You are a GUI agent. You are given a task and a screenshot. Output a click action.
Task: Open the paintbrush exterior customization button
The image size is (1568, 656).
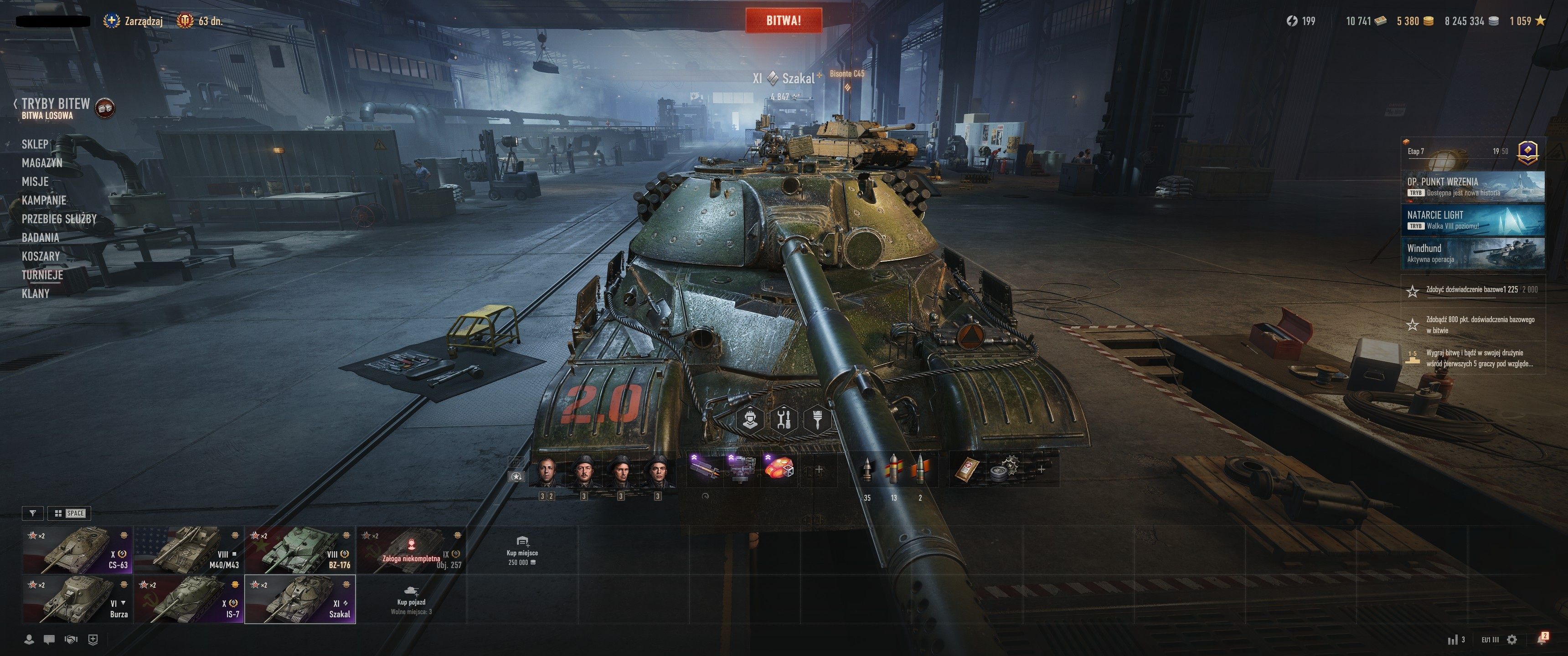[817, 419]
